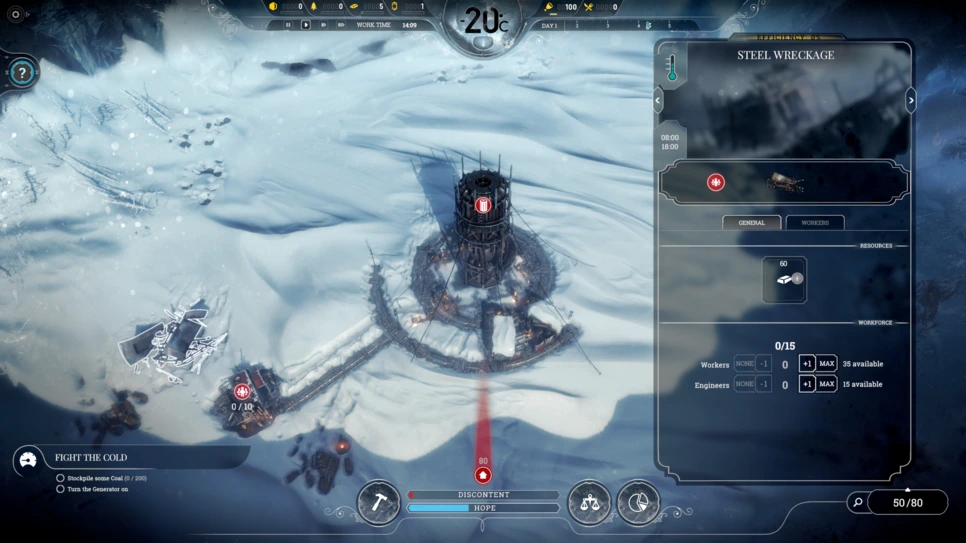Image resolution: width=966 pixels, height=543 pixels.
Task: Click the help question mark button
Action: tap(22, 72)
